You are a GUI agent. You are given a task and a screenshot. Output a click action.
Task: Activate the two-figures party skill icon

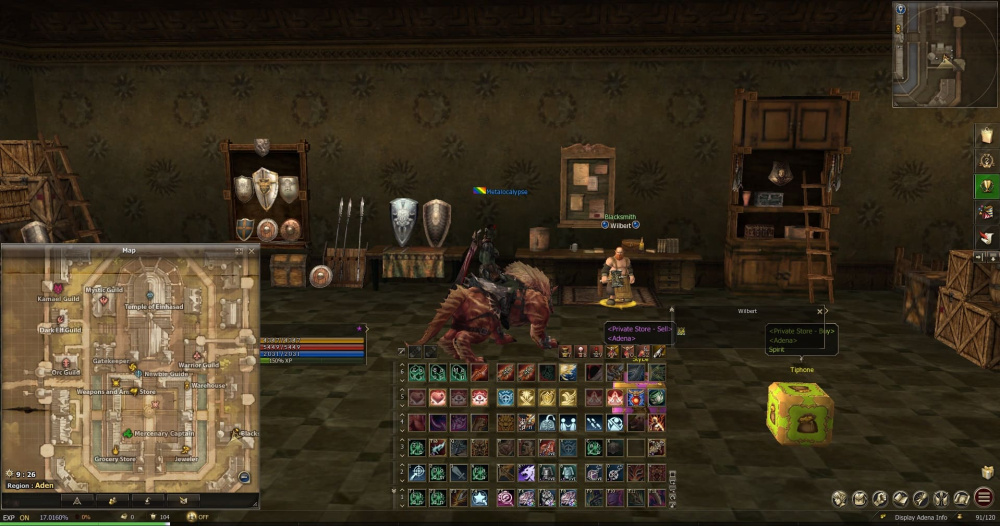point(568,422)
